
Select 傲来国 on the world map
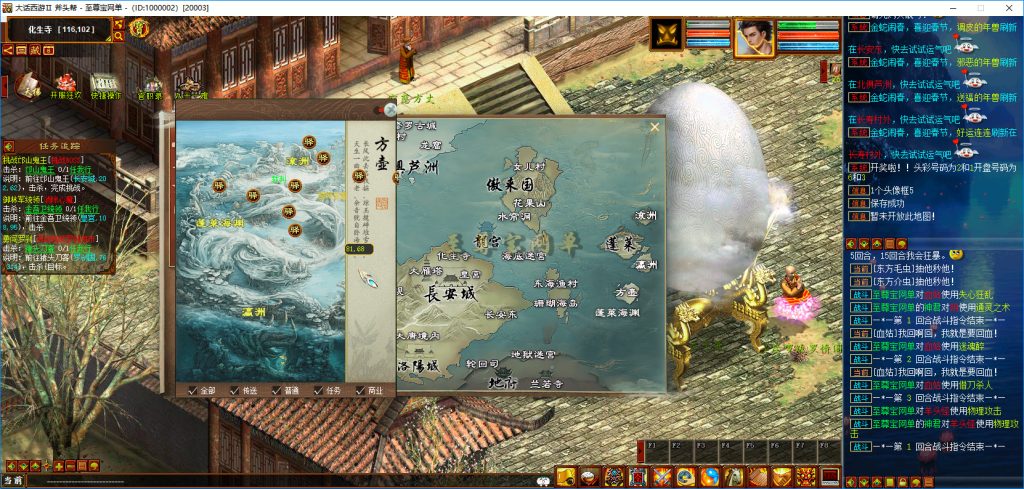pos(508,185)
